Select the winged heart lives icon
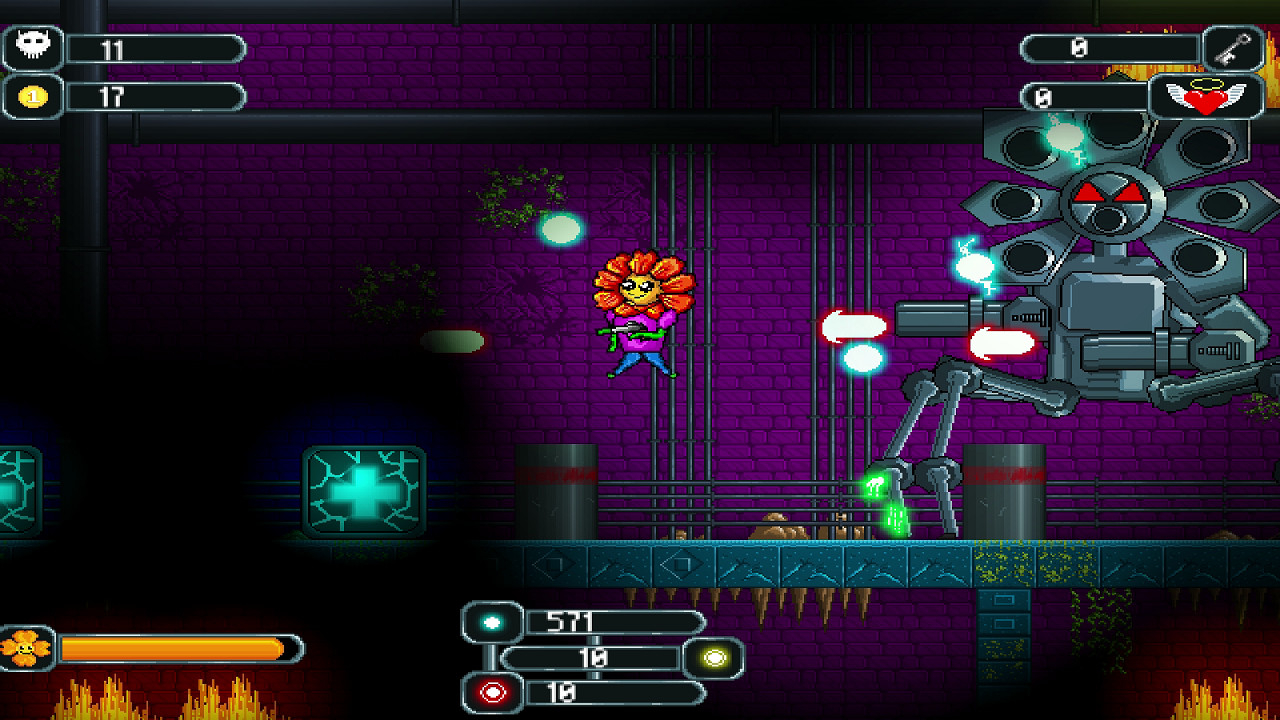Image resolution: width=1280 pixels, height=720 pixels. coord(1206,97)
